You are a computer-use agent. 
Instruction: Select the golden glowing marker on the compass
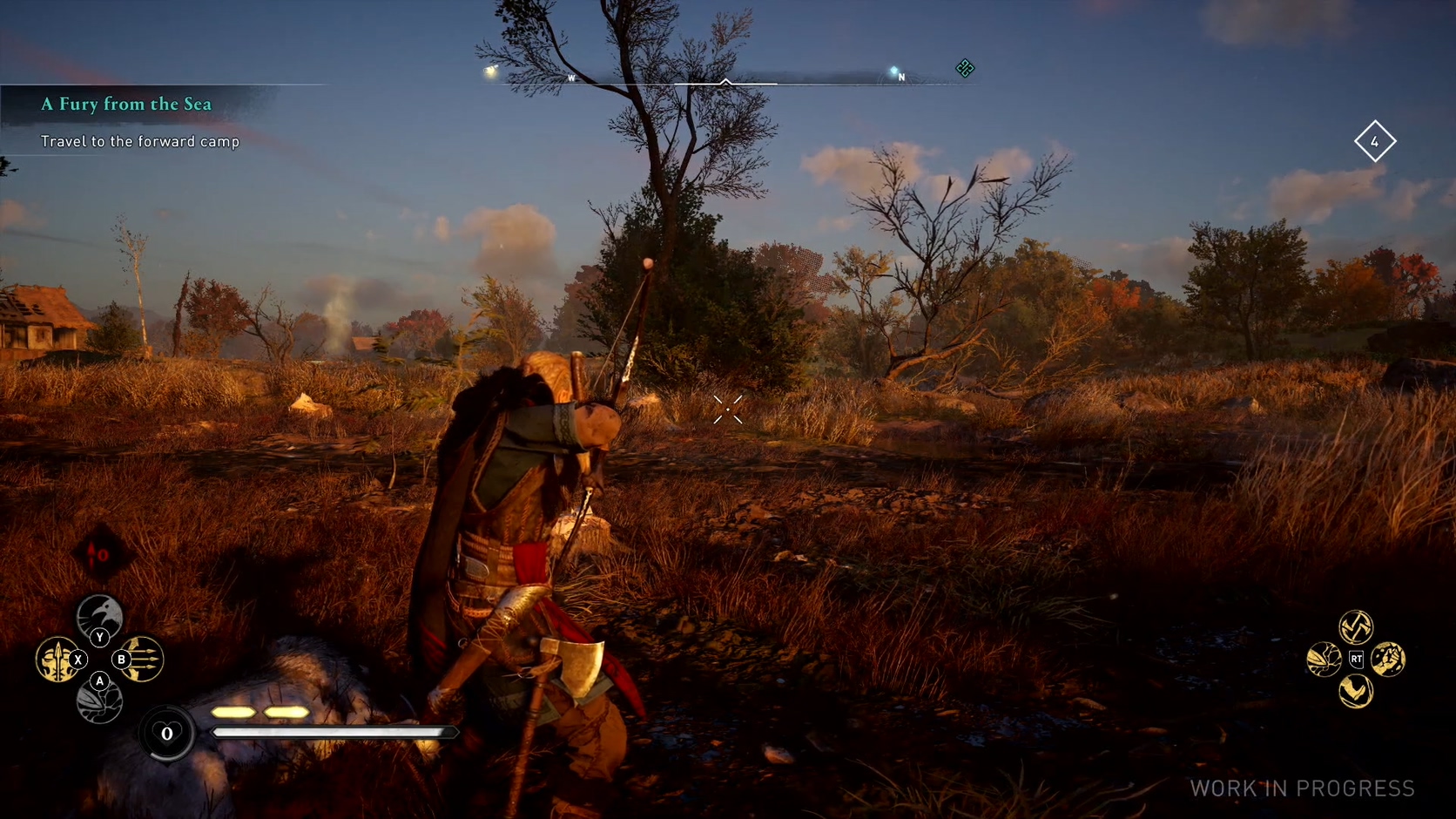(x=490, y=71)
